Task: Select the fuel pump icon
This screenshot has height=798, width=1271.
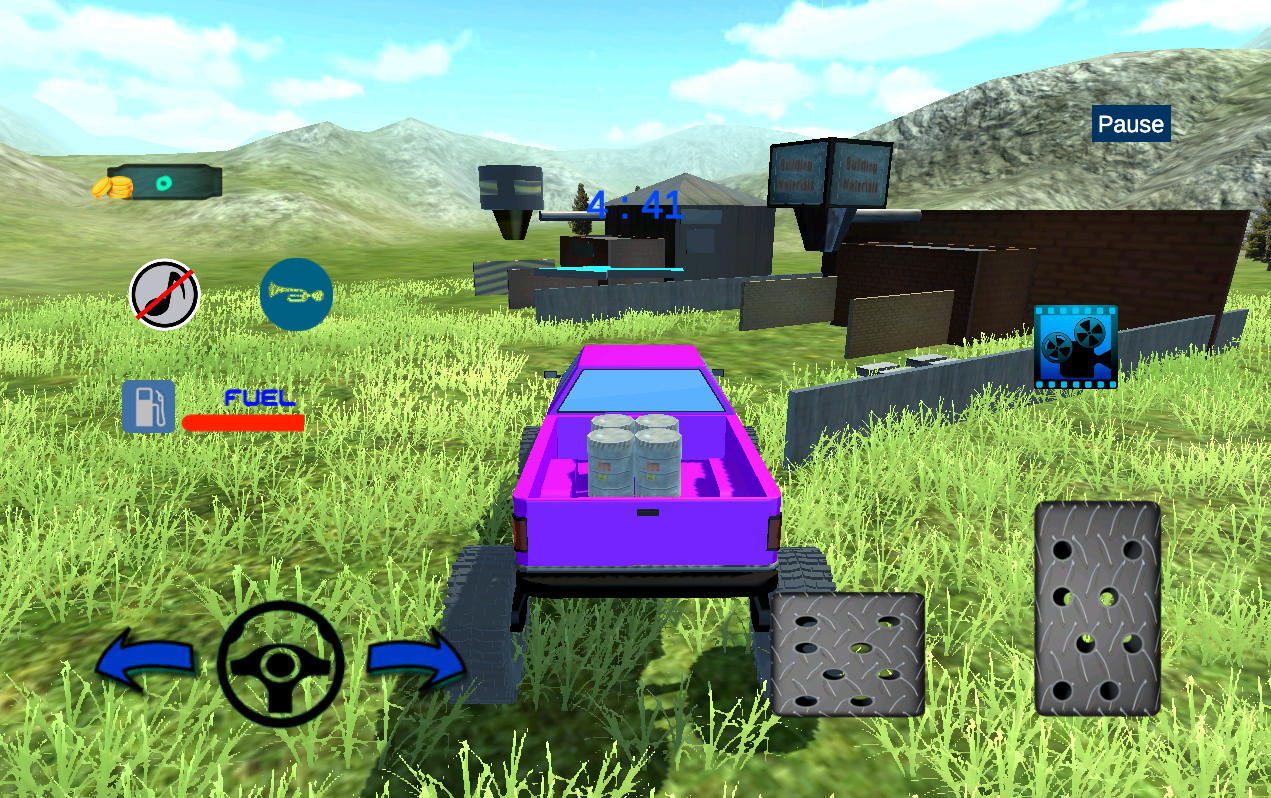Action: (148, 407)
